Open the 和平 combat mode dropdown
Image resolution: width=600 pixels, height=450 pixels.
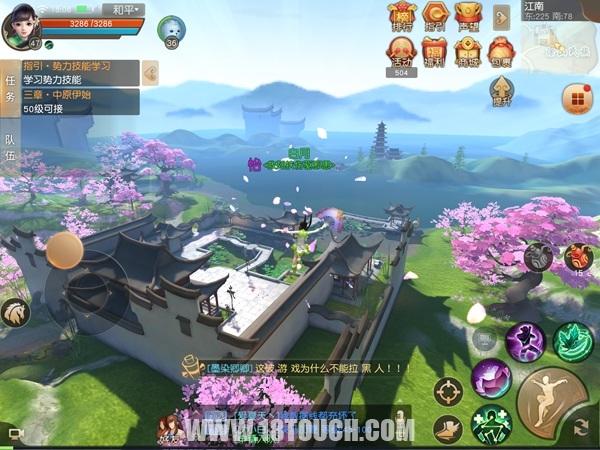[x=124, y=10]
